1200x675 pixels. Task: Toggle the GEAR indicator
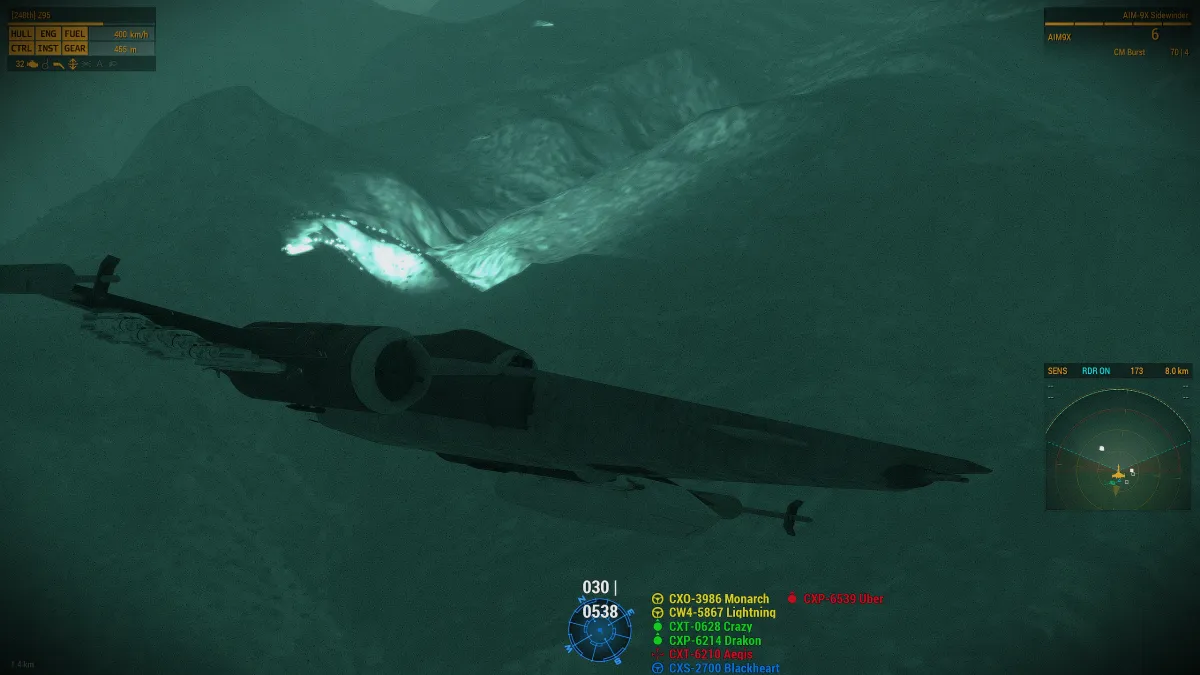[75, 48]
